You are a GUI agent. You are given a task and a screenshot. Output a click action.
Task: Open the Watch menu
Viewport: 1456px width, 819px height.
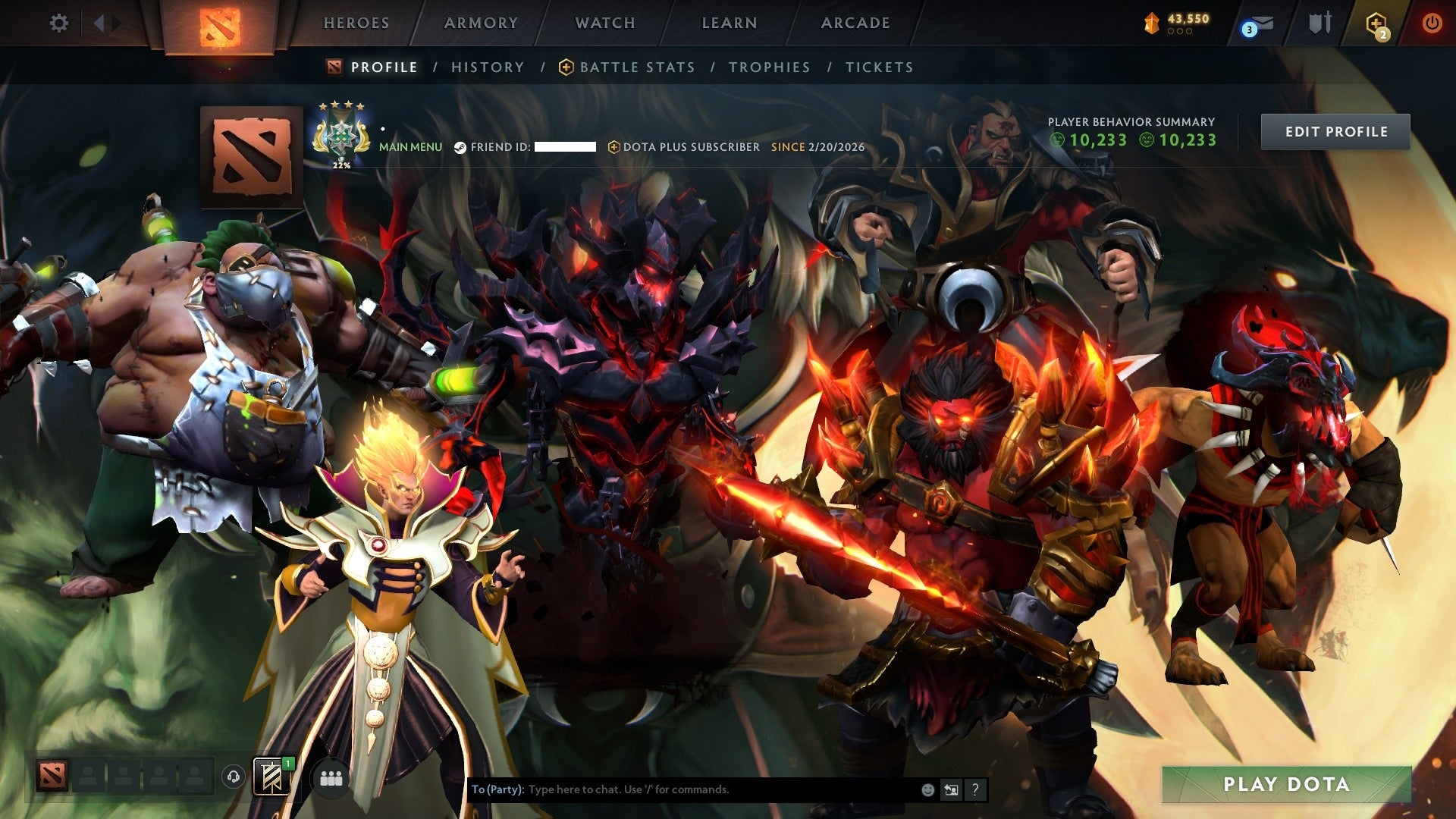[604, 23]
